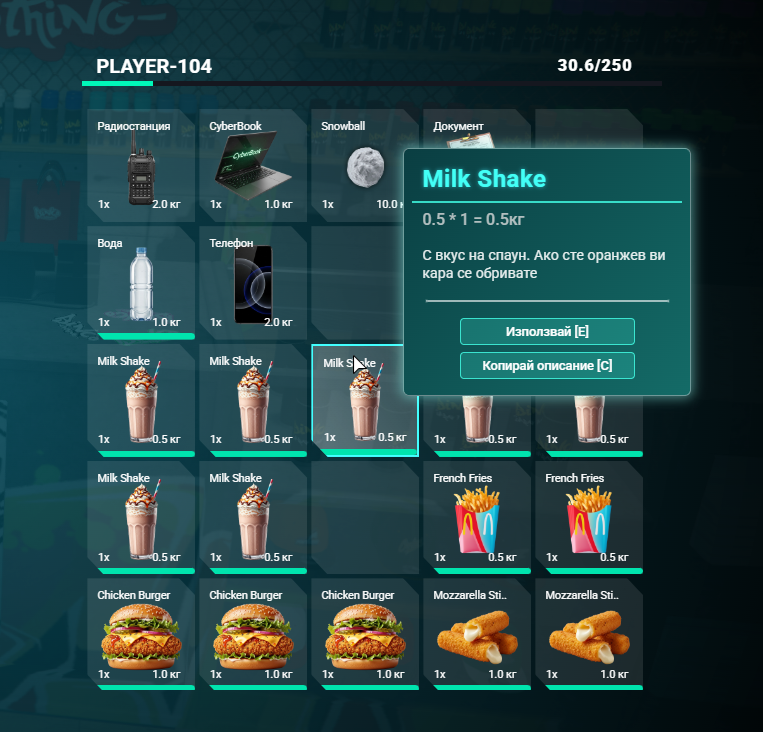Screen dimensions: 763x732
Task: Select the Вода water bottle slot
Action: click(140, 283)
